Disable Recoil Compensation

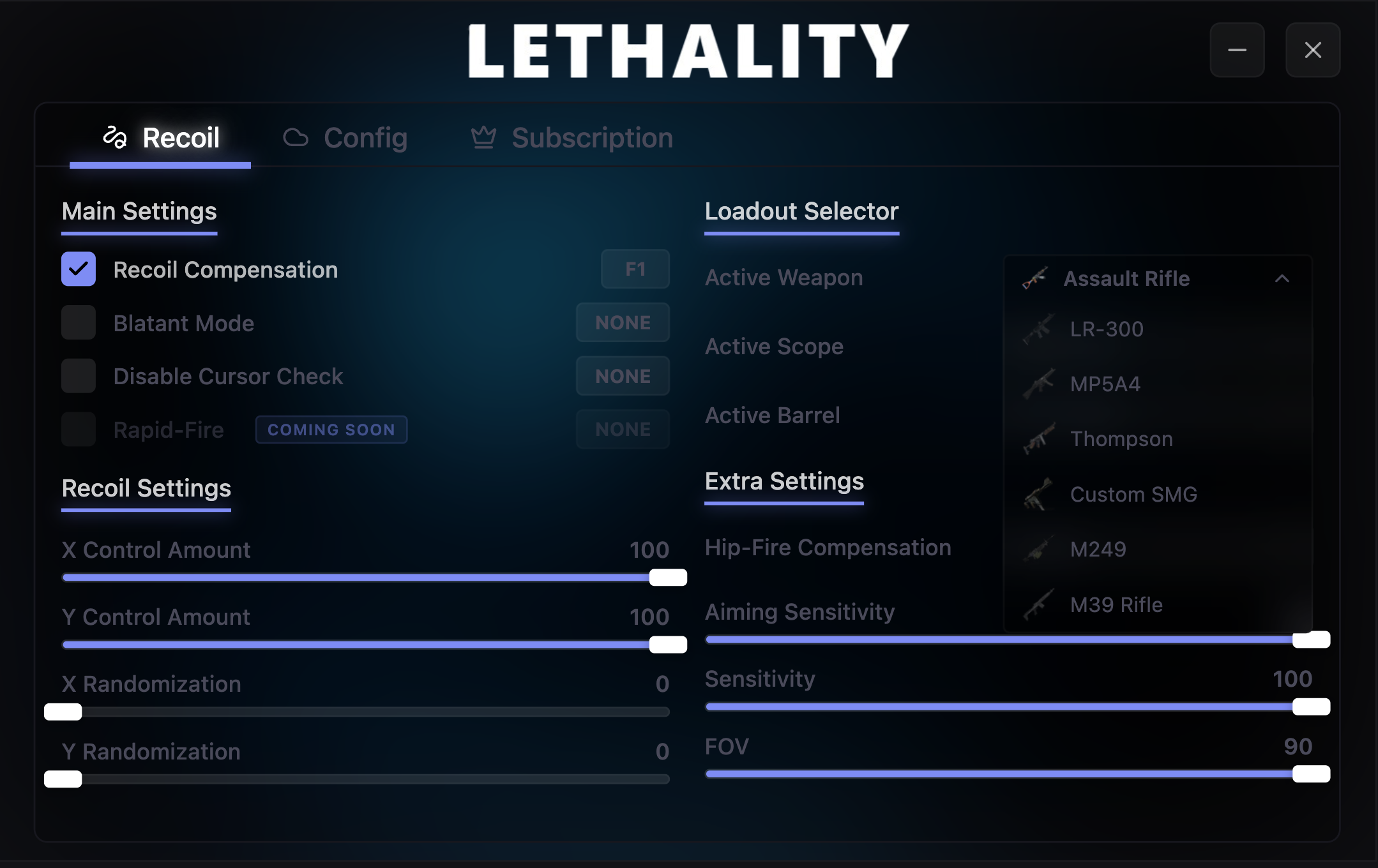coord(78,269)
